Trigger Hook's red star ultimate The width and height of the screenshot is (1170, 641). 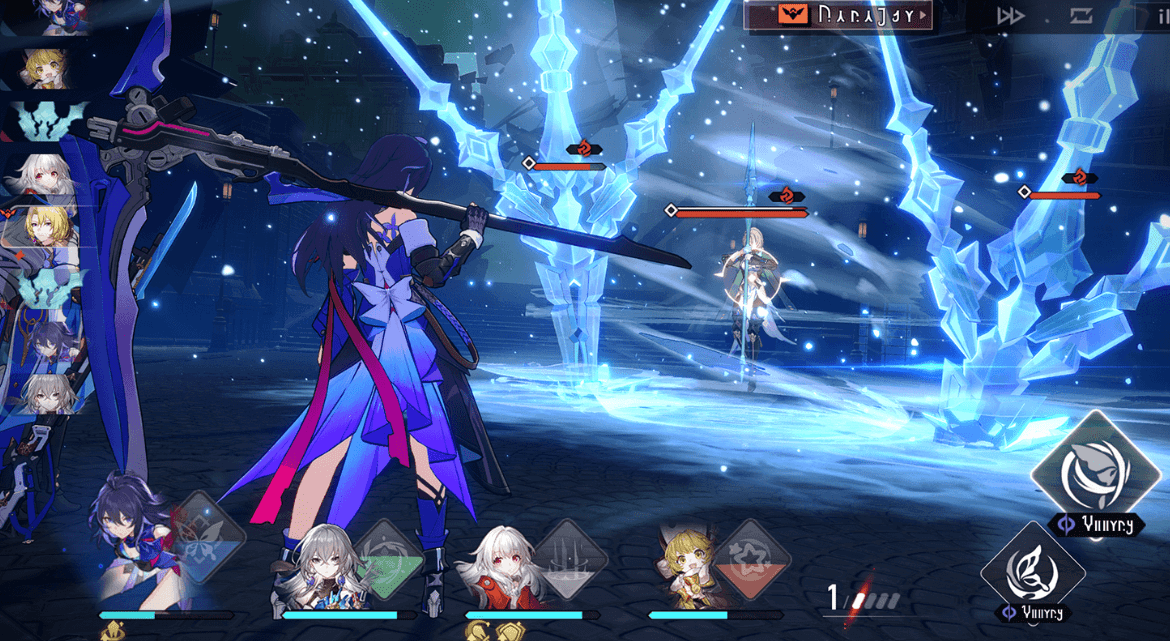(754, 558)
